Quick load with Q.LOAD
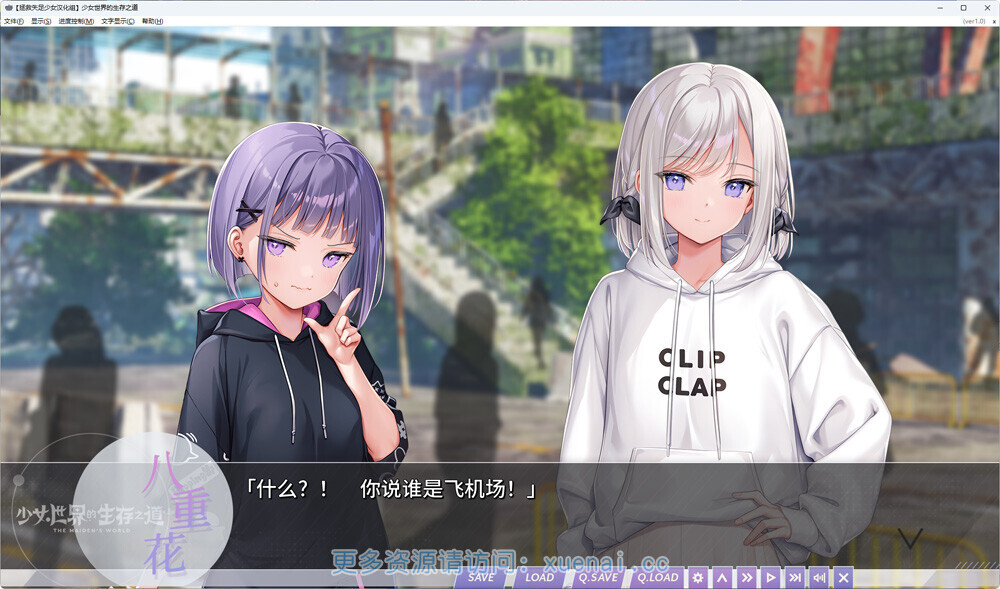 (657, 577)
